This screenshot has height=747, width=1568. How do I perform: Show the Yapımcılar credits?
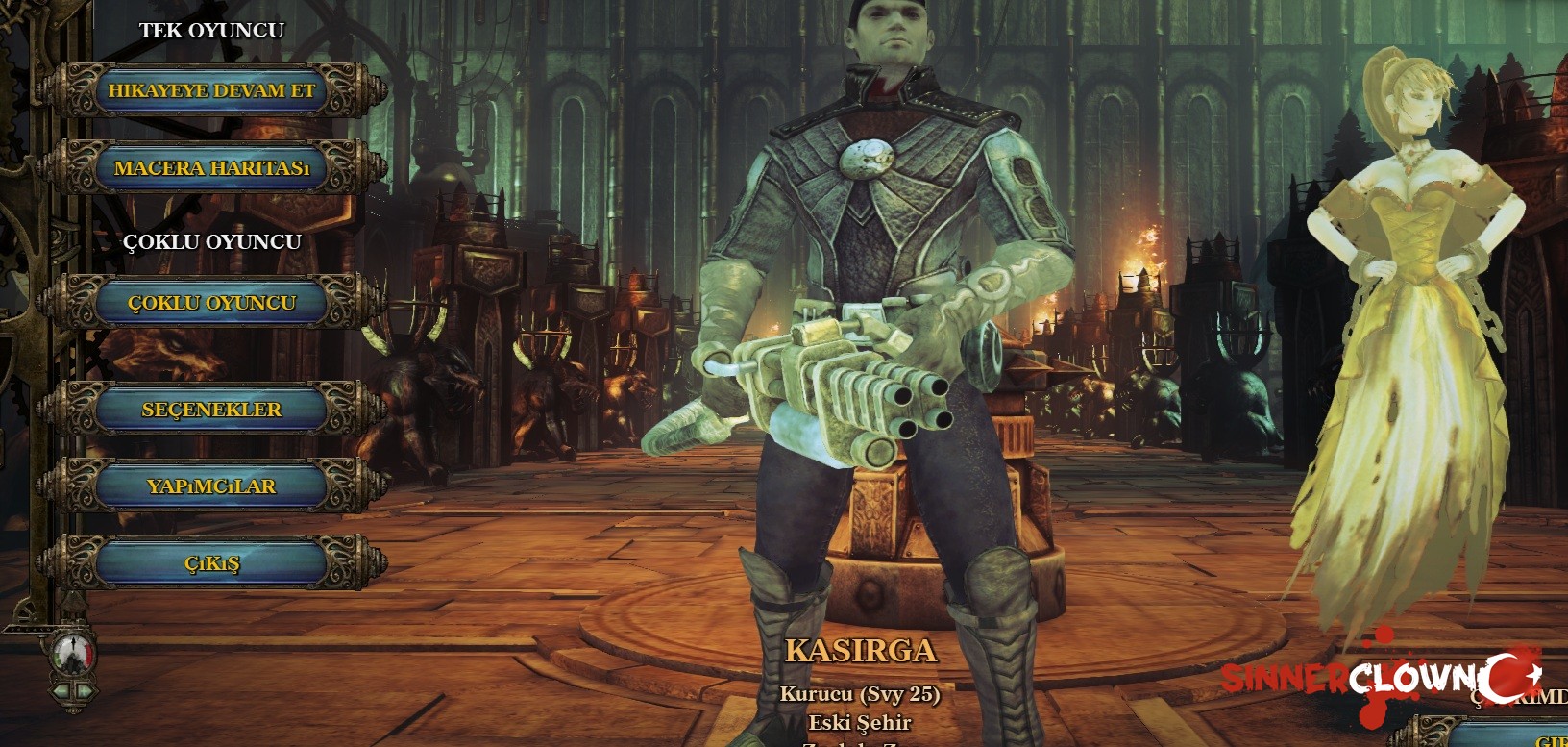[211, 486]
